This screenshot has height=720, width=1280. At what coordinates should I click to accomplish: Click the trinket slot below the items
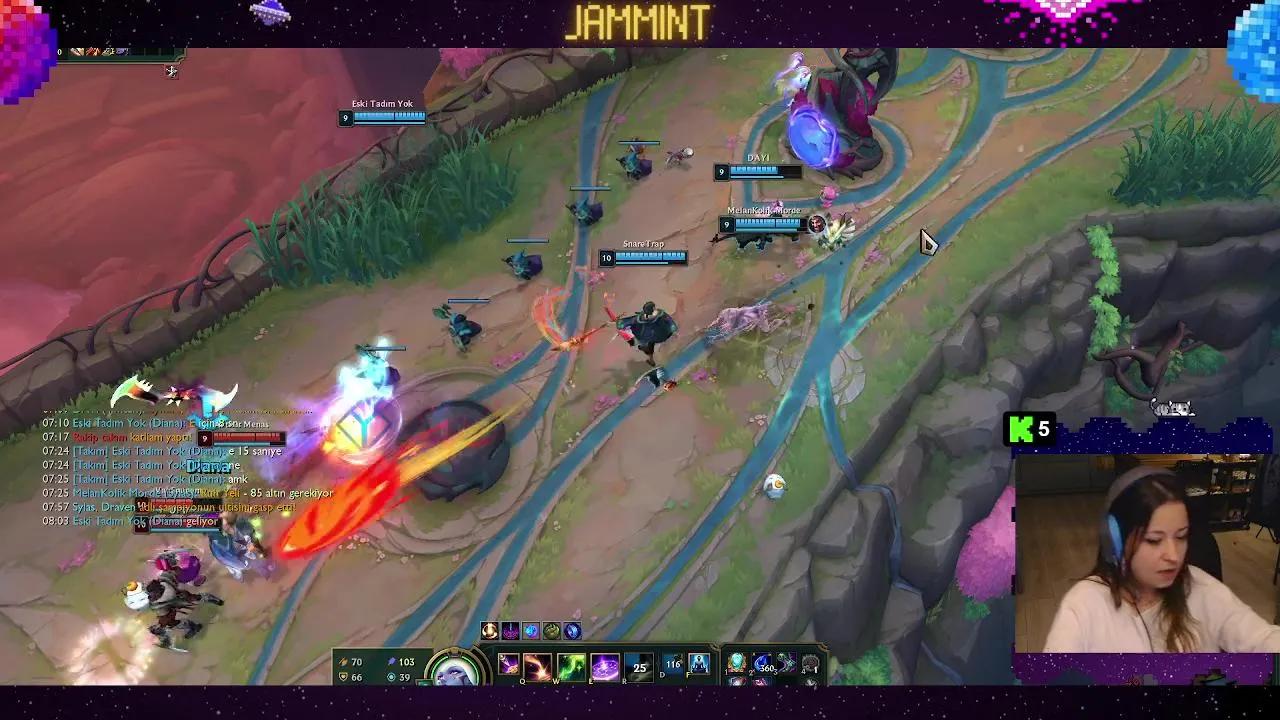(811, 683)
